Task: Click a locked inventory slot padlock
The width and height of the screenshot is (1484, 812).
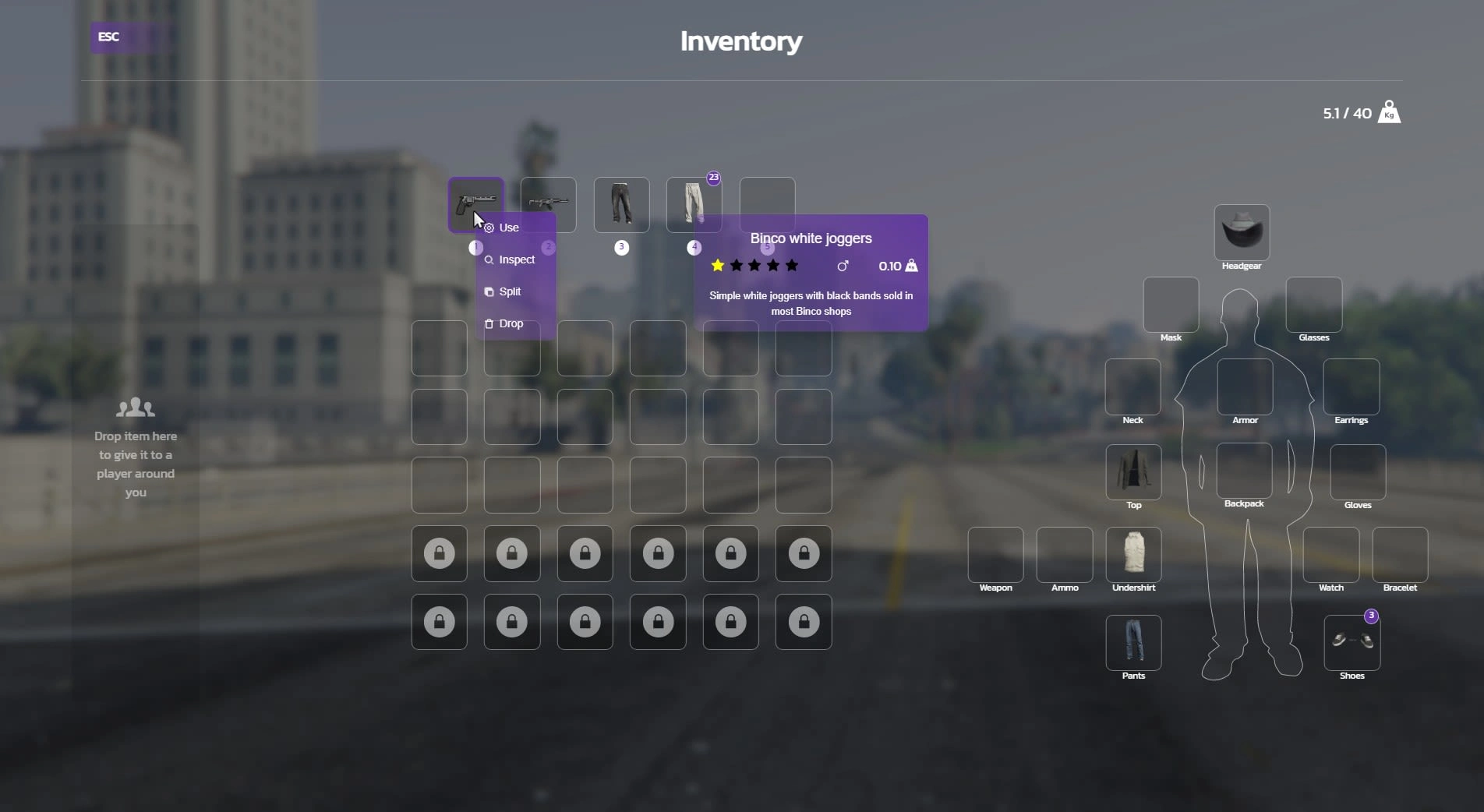Action: (x=439, y=553)
